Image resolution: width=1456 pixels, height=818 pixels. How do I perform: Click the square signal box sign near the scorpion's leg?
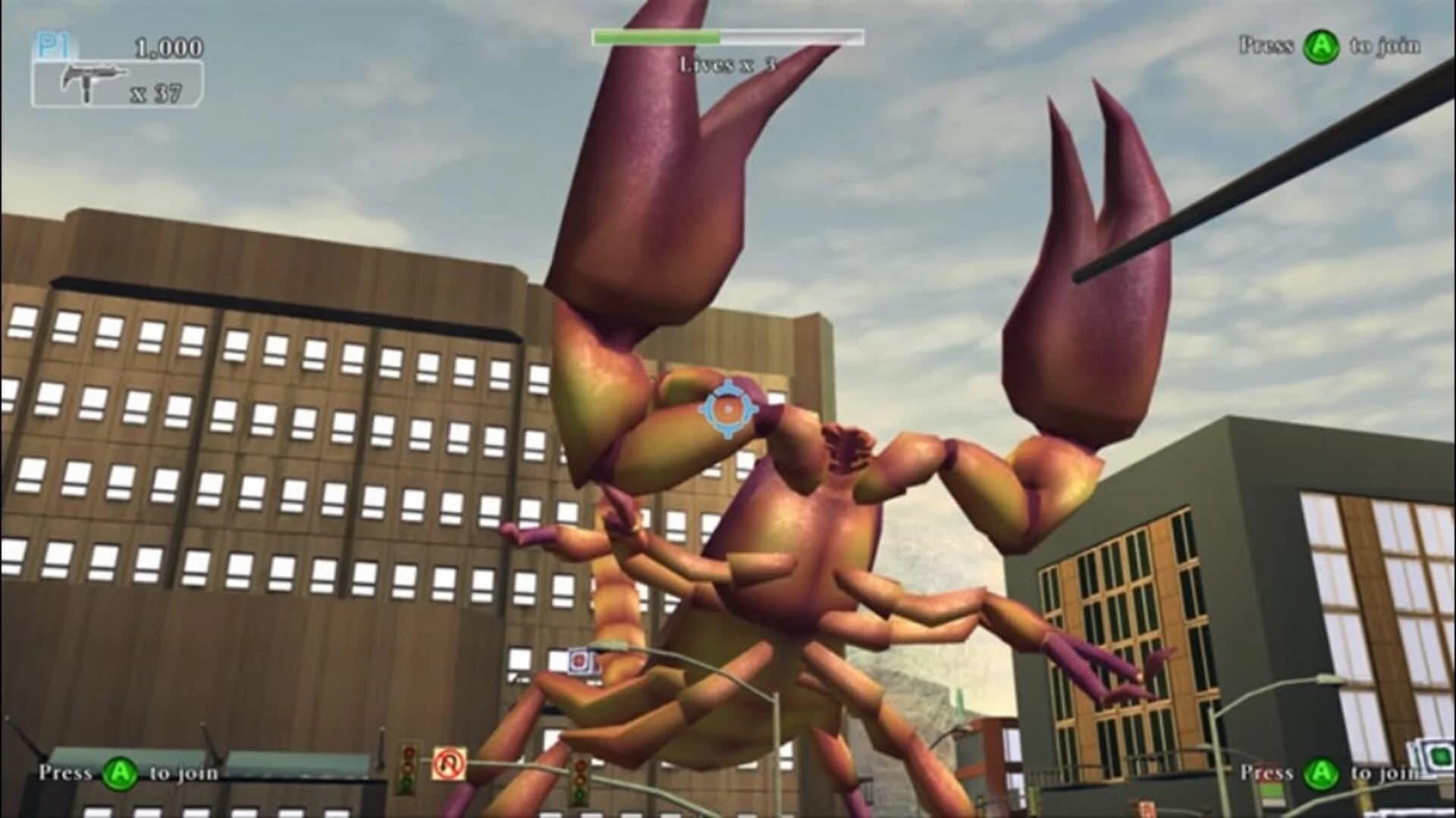[579, 660]
